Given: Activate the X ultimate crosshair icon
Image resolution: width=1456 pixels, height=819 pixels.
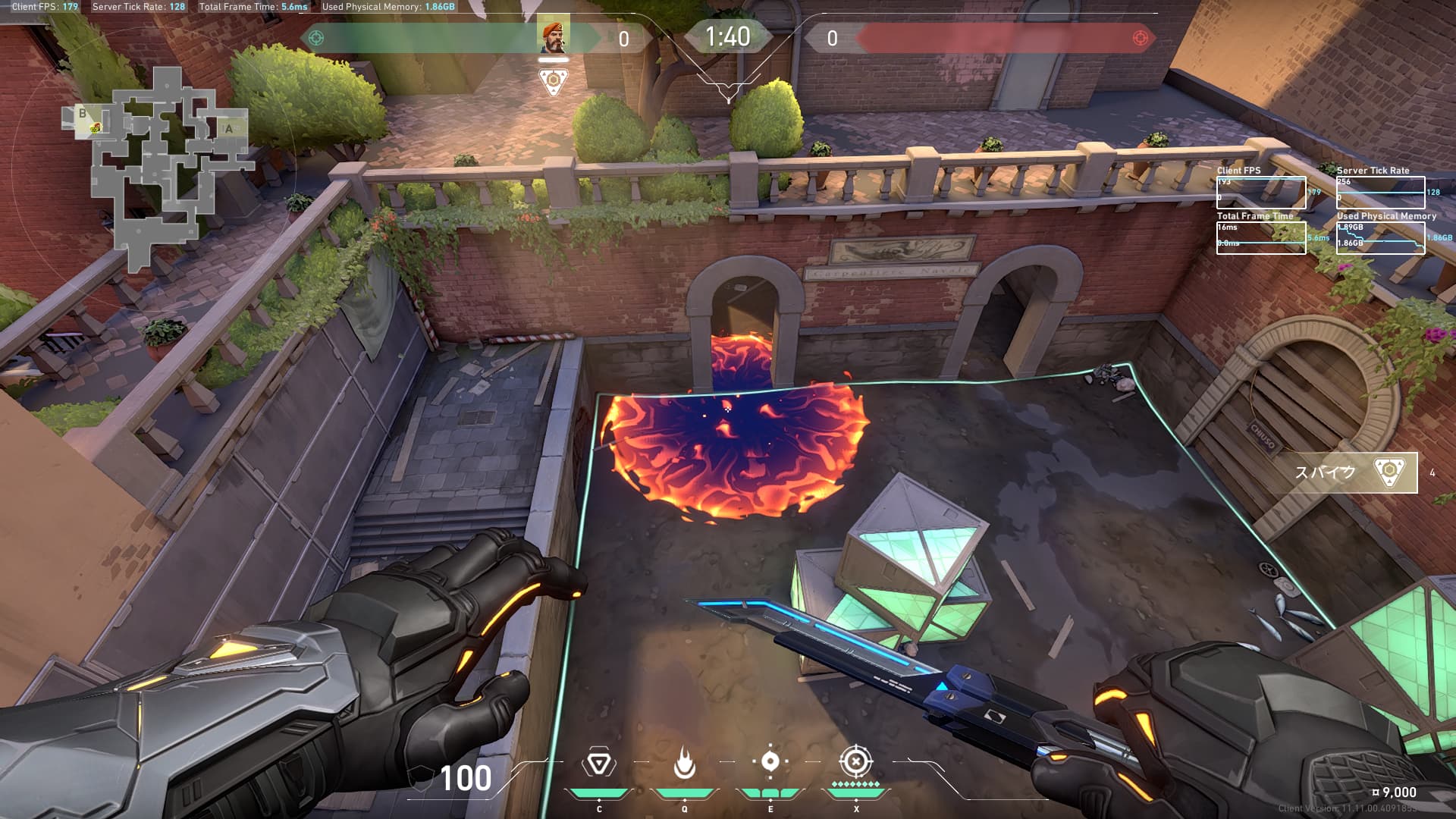Looking at the screenshot, I should (856, 761).
